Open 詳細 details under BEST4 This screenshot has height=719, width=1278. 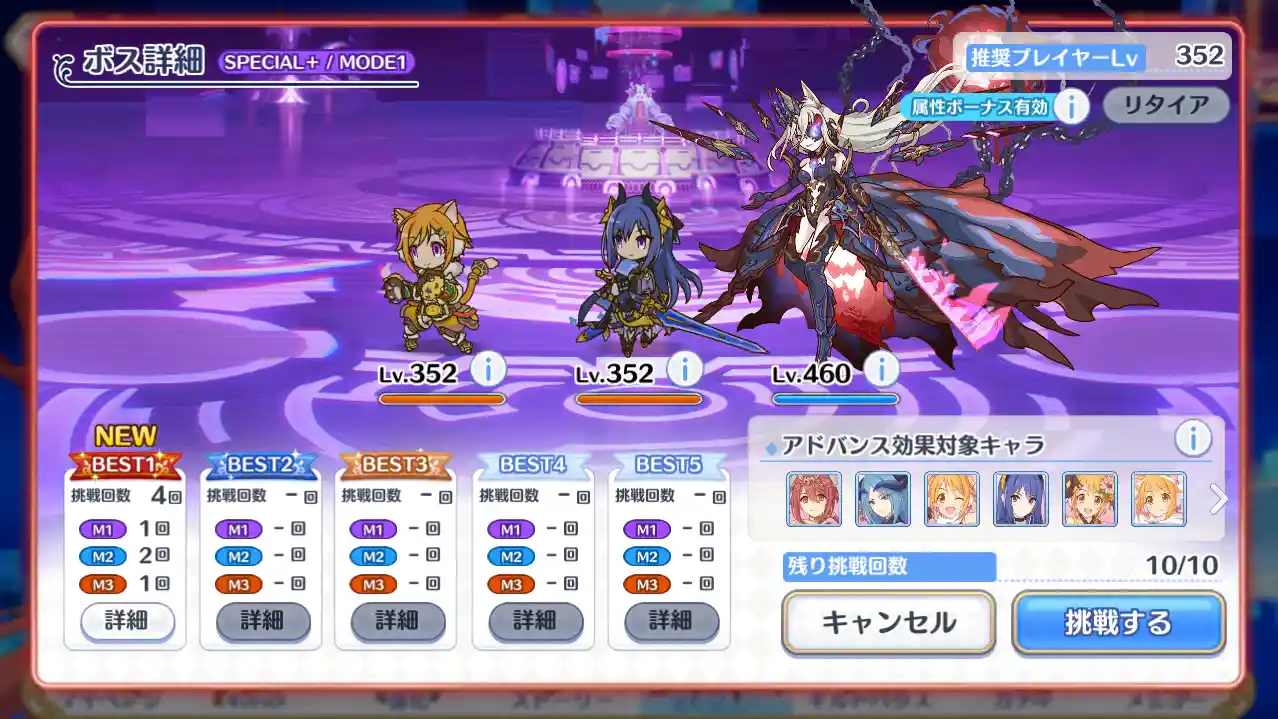[x=535, y=621]
